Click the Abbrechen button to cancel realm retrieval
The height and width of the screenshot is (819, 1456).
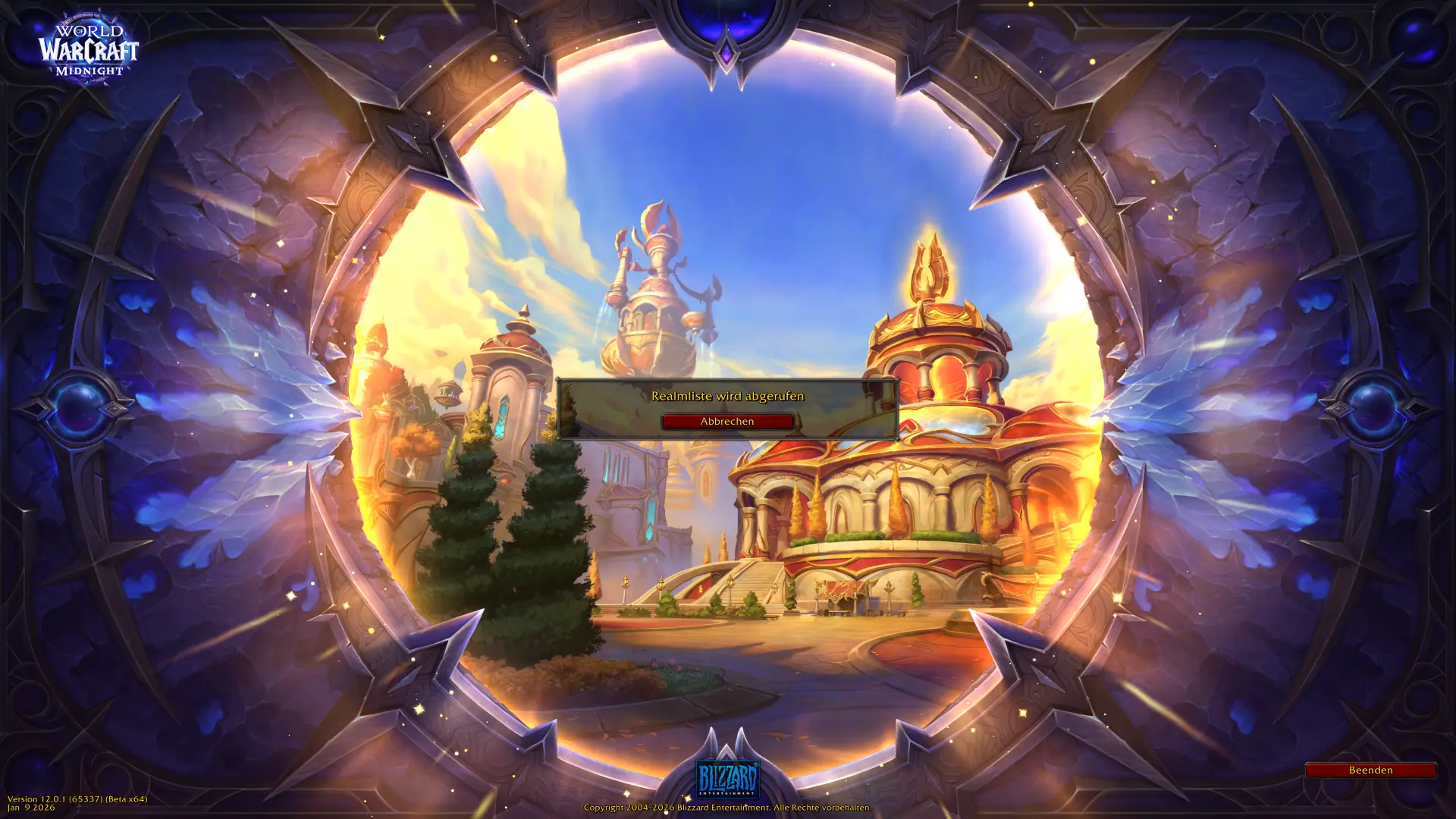[x=727, y=422]
